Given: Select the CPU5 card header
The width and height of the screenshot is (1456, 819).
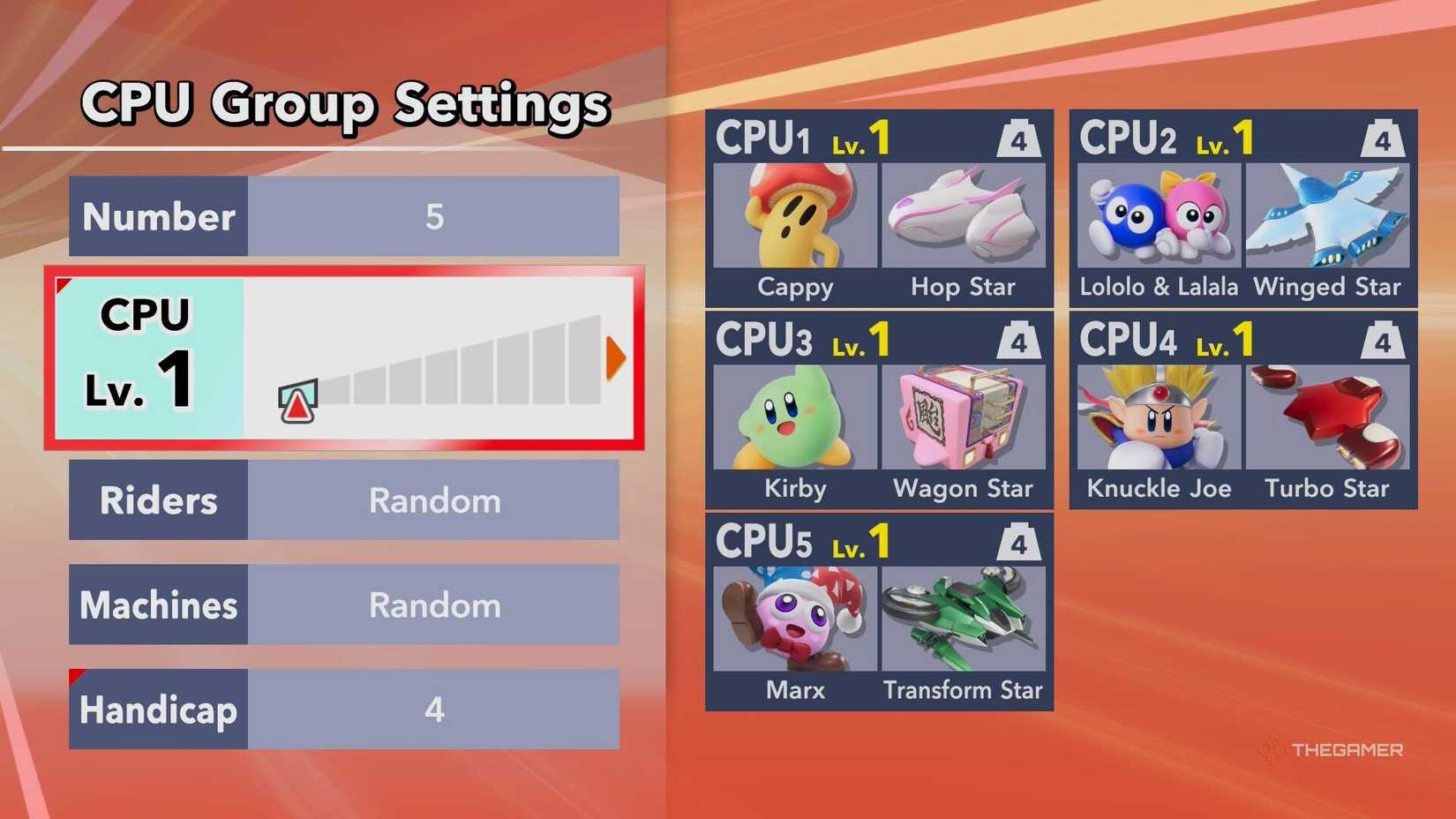Looking at the screenshot, I should (763, 539).
